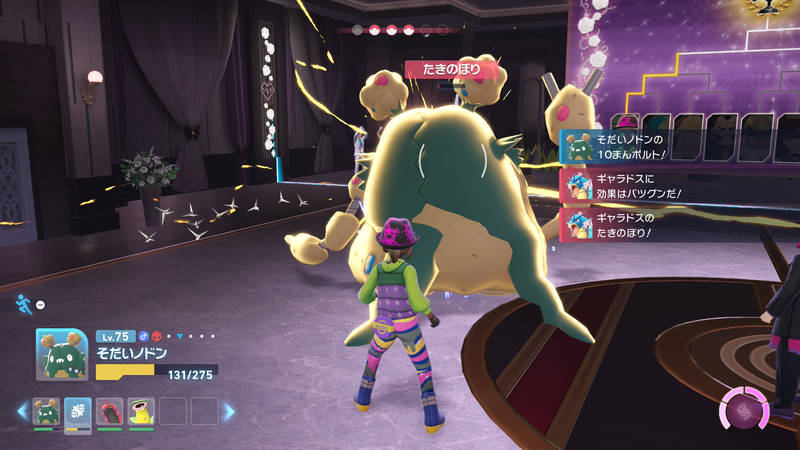Cycle party right with the arrow

coord(229,411)
